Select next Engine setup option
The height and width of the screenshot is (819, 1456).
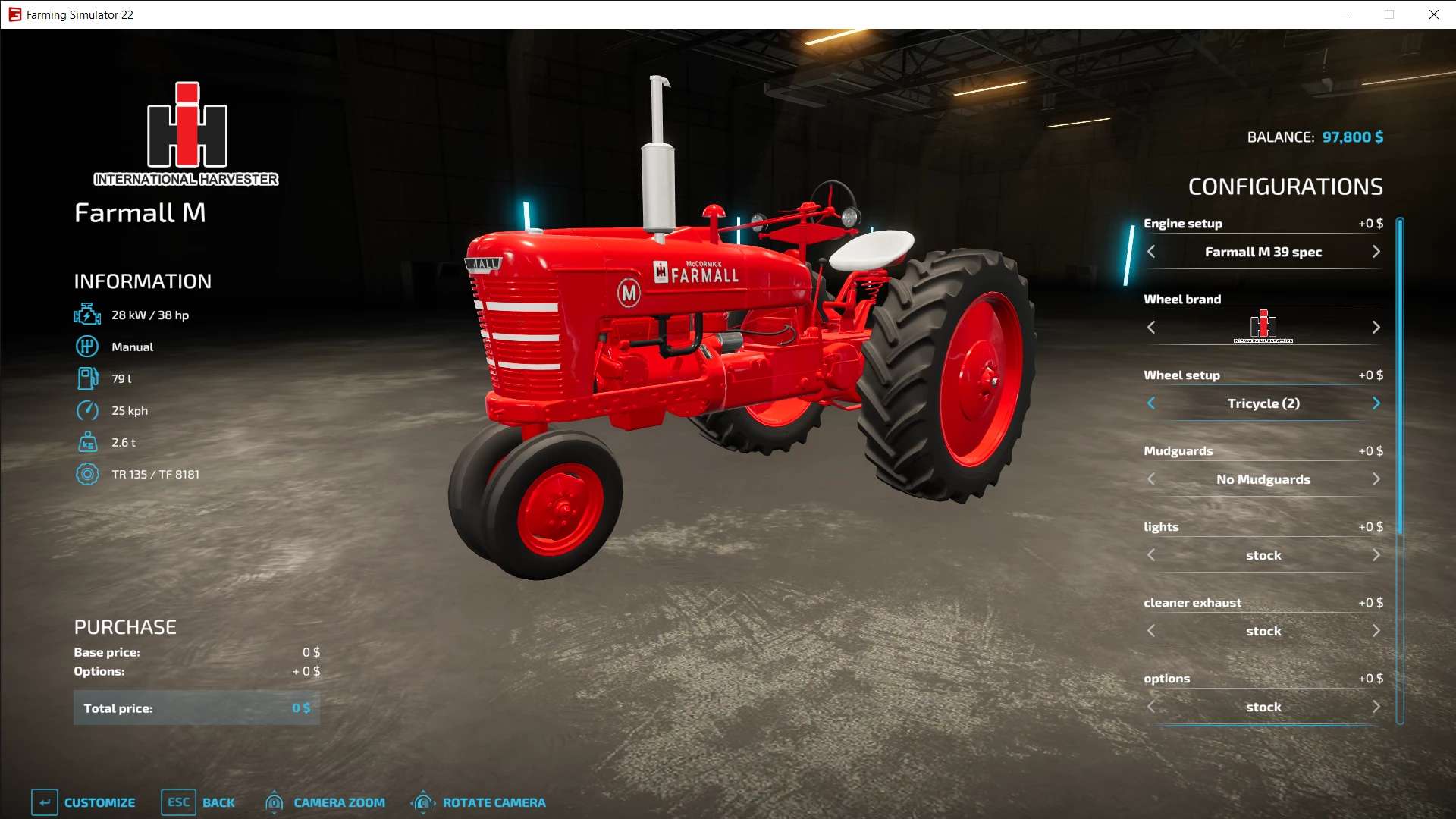pos(1376,252)
